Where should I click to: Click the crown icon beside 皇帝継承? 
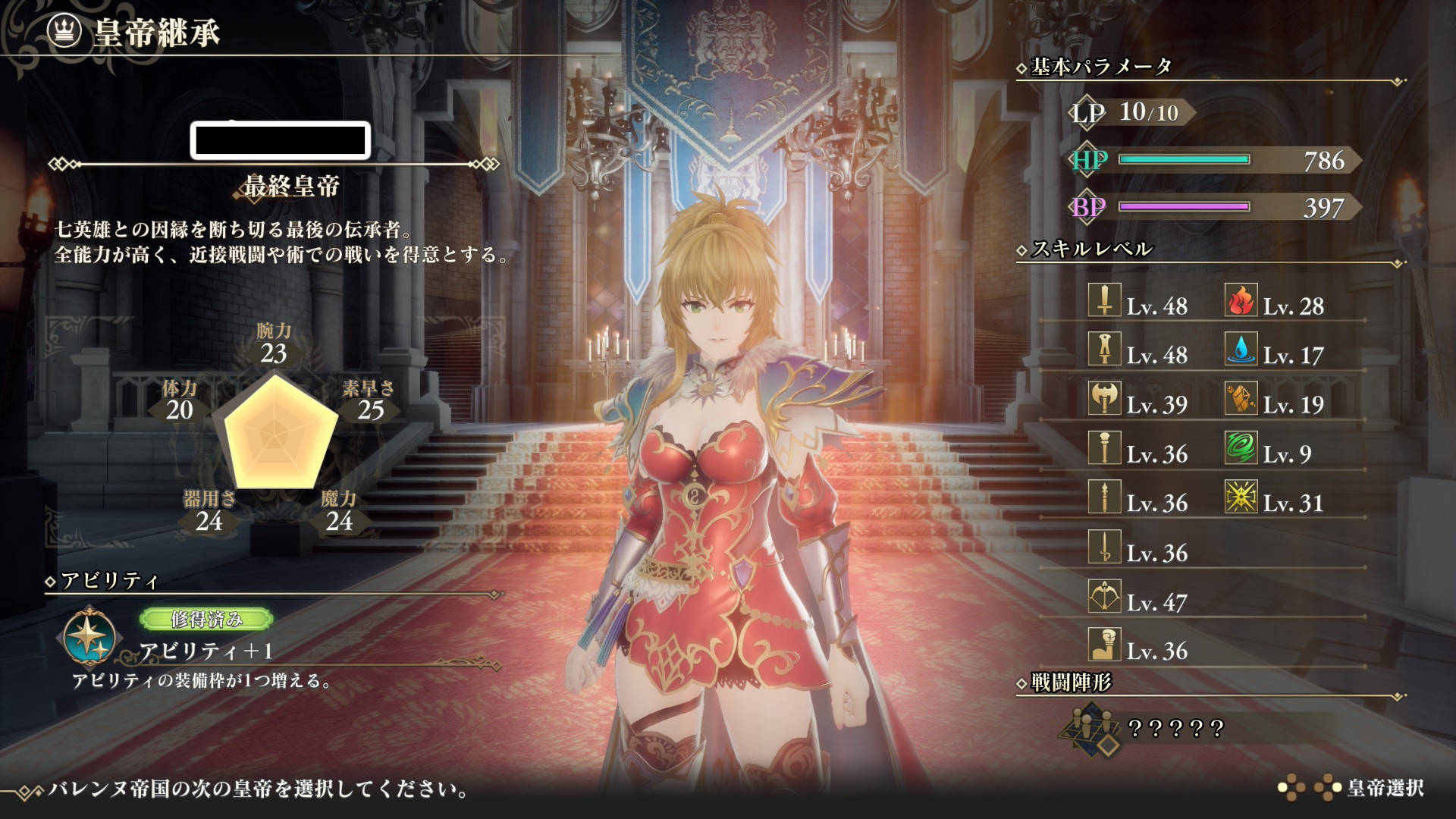[64, 31]
